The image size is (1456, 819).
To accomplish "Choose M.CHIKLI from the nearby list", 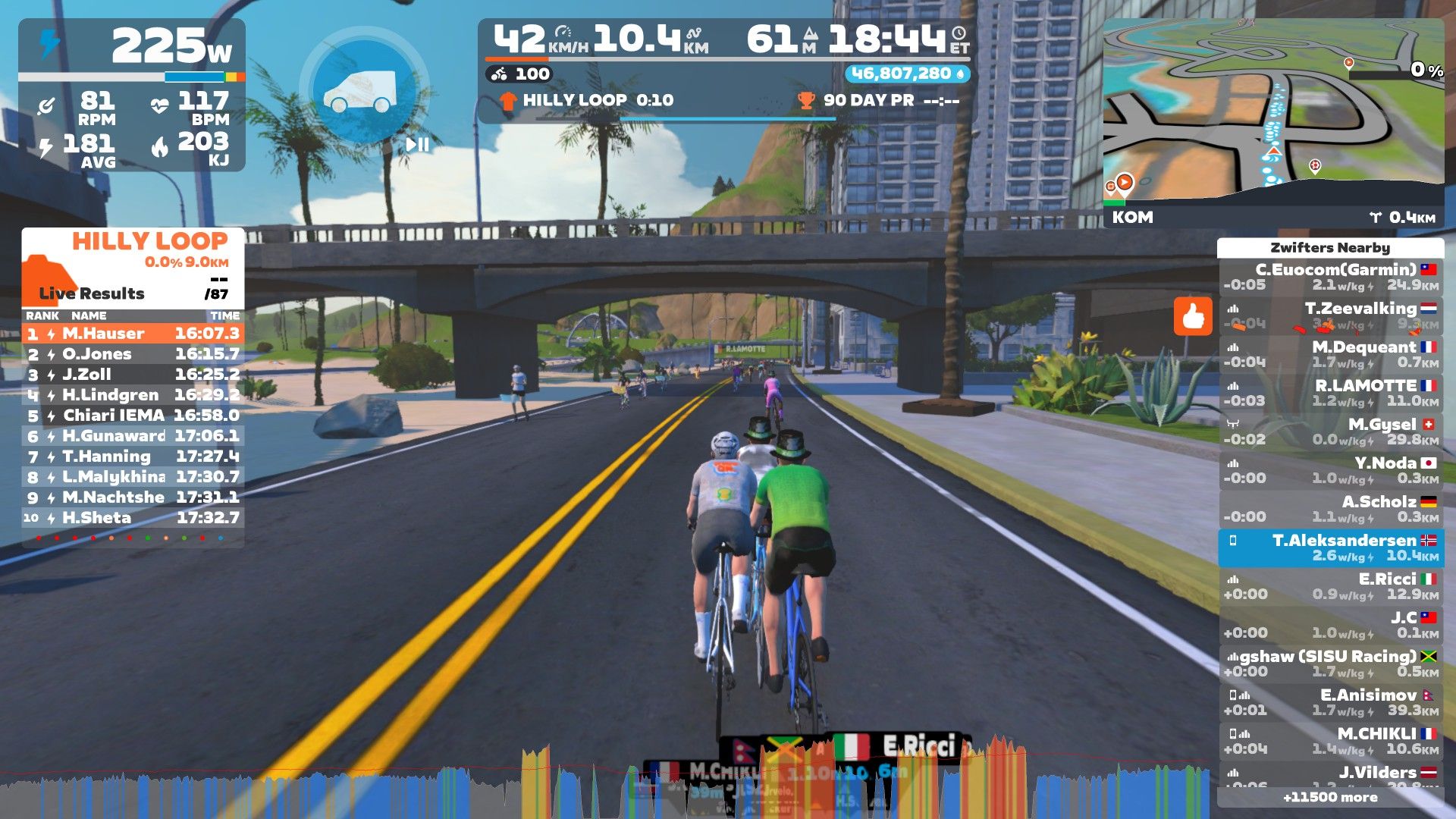I will [x=1331, y=741].
